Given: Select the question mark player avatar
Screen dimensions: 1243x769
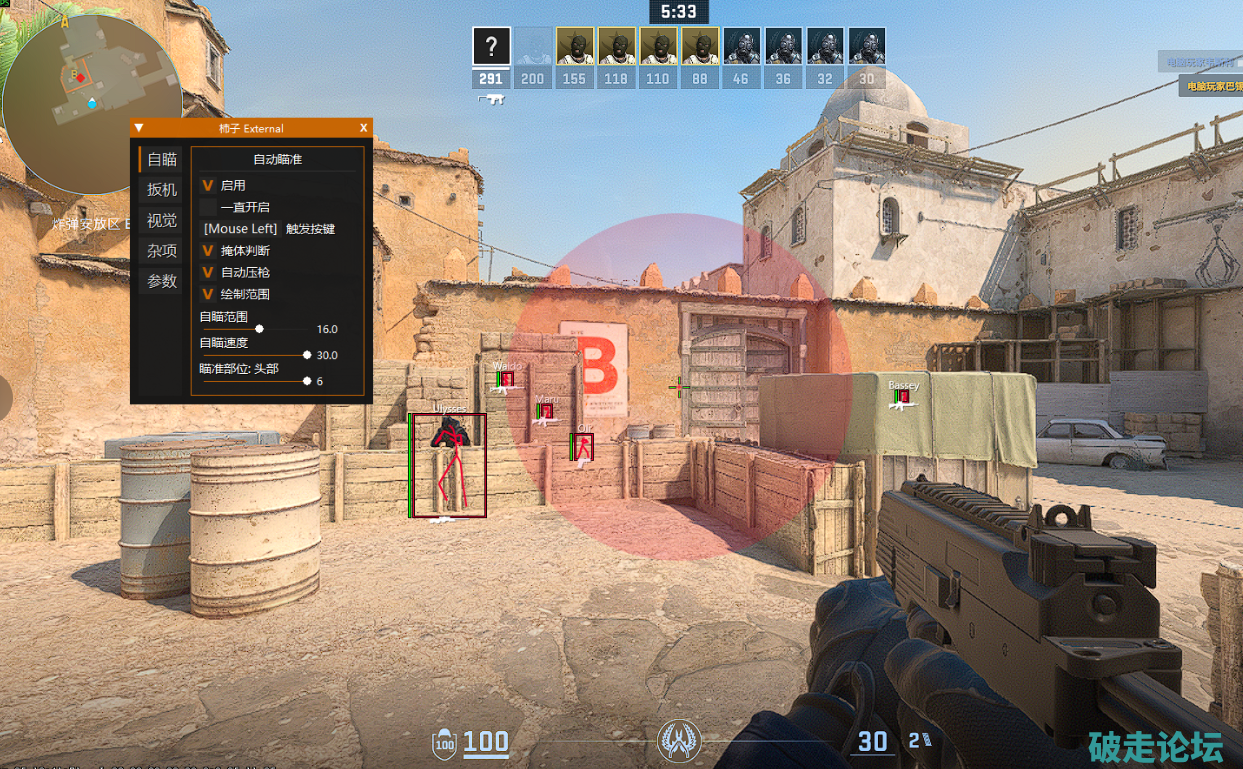Looking at the screenshot, I should pos(491,46).
